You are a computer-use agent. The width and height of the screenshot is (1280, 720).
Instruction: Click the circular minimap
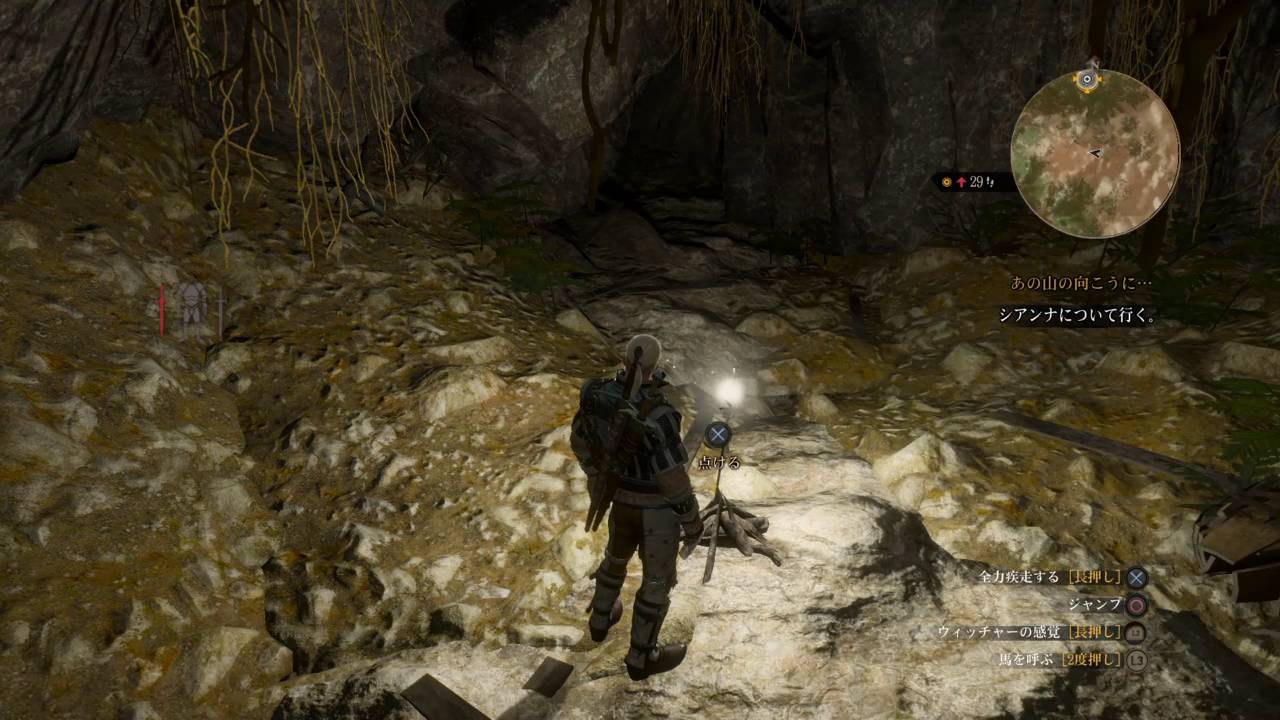coord(1095,154)
